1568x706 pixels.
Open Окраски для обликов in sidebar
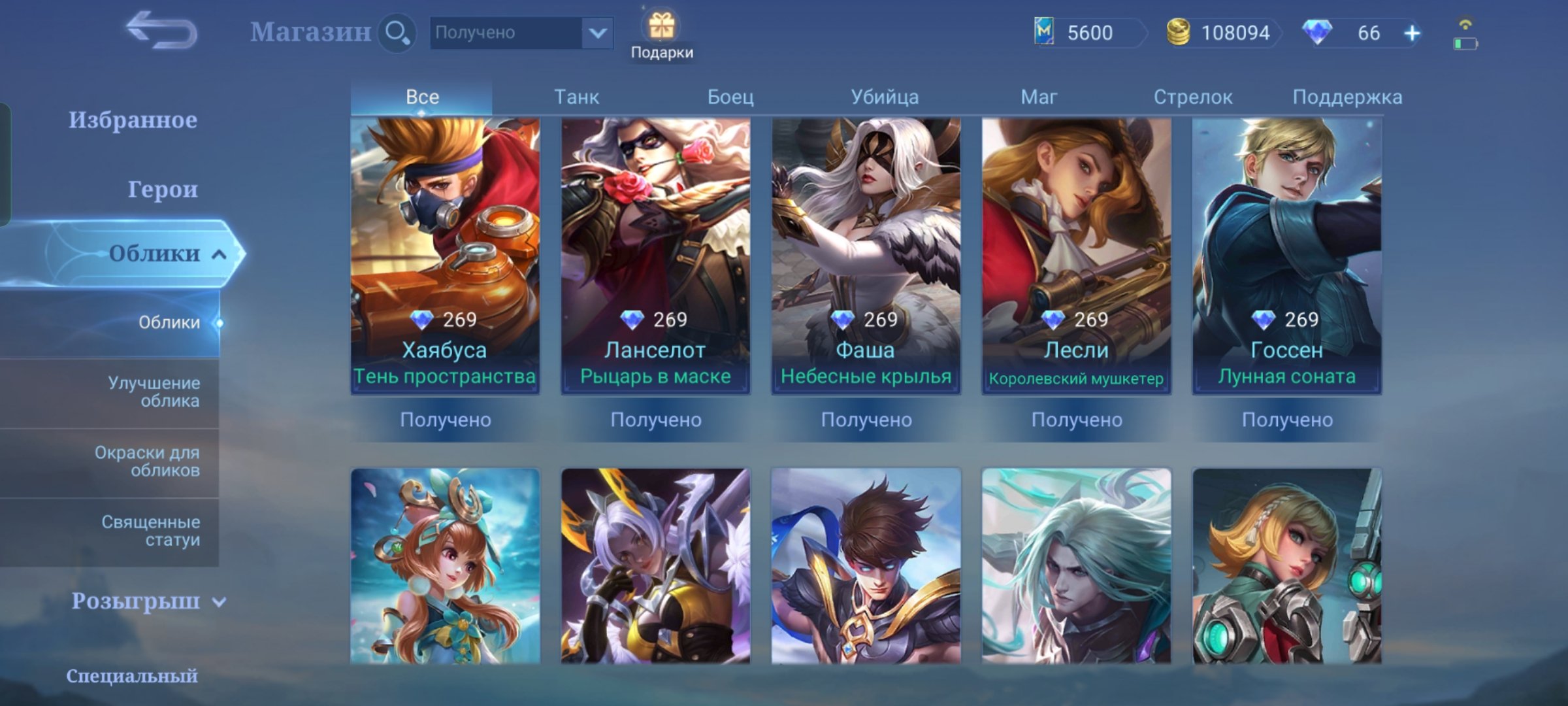tap(149, 461)
